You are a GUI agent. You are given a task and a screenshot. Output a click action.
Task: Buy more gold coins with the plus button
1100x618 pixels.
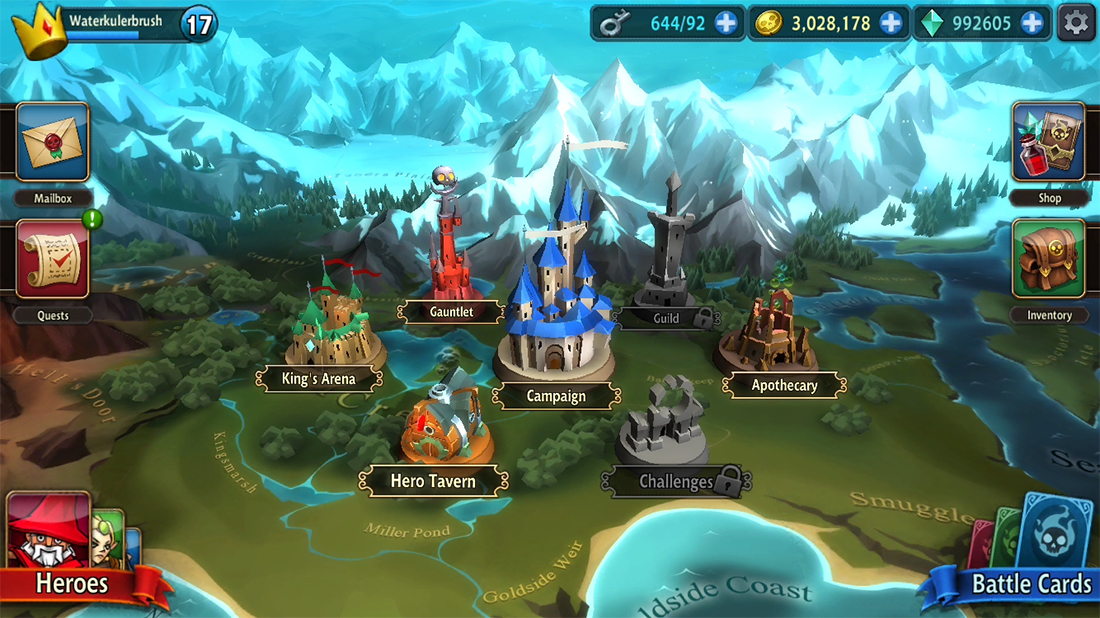point(890,22)
